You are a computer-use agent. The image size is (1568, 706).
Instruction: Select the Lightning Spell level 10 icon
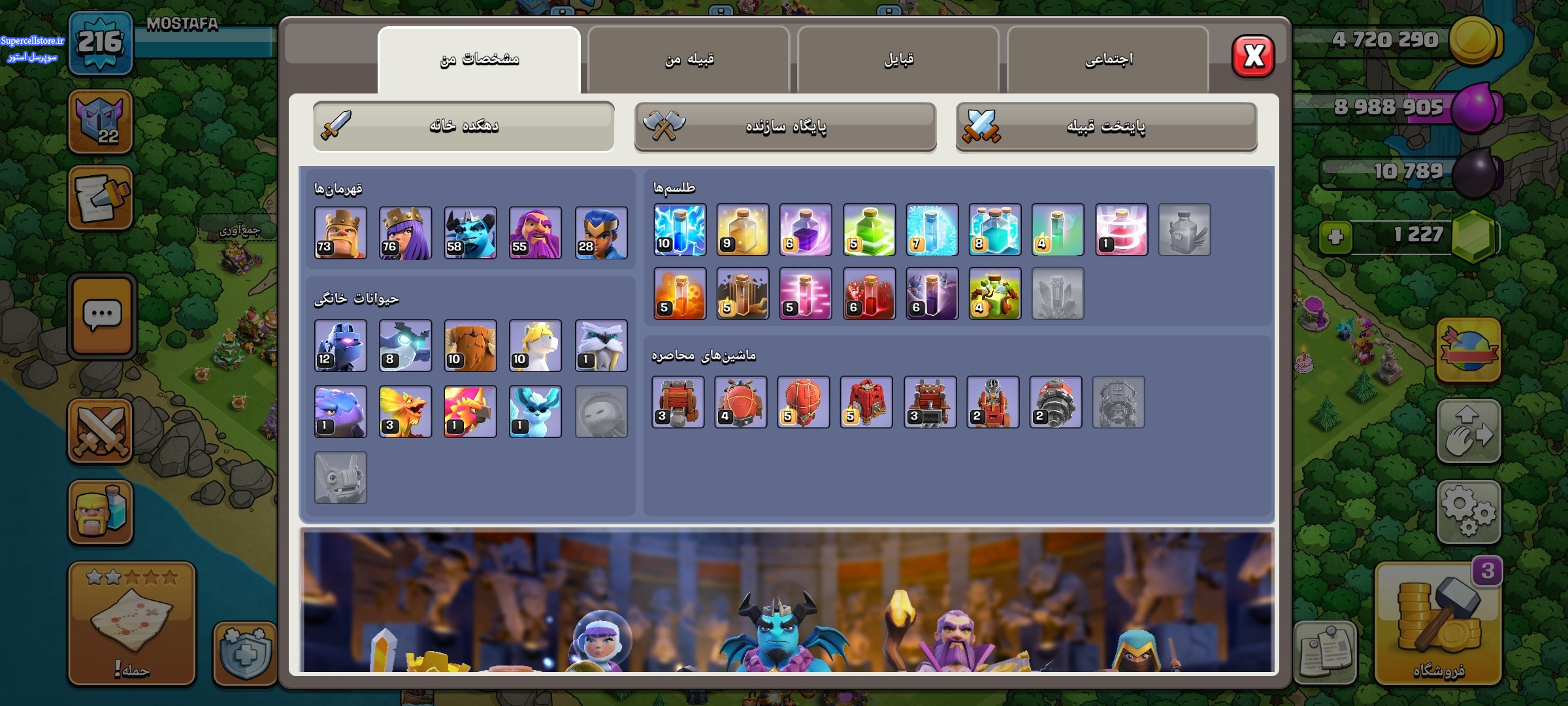(679, 230)
